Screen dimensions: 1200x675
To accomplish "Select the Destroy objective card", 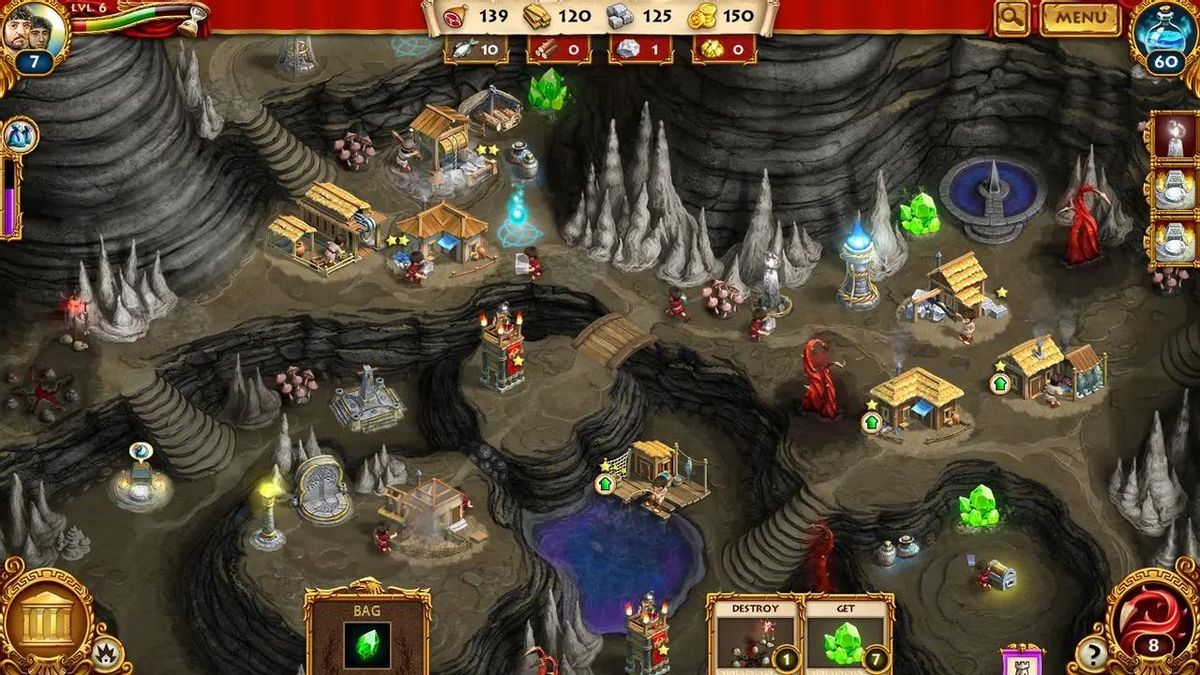I will point(754,634).
